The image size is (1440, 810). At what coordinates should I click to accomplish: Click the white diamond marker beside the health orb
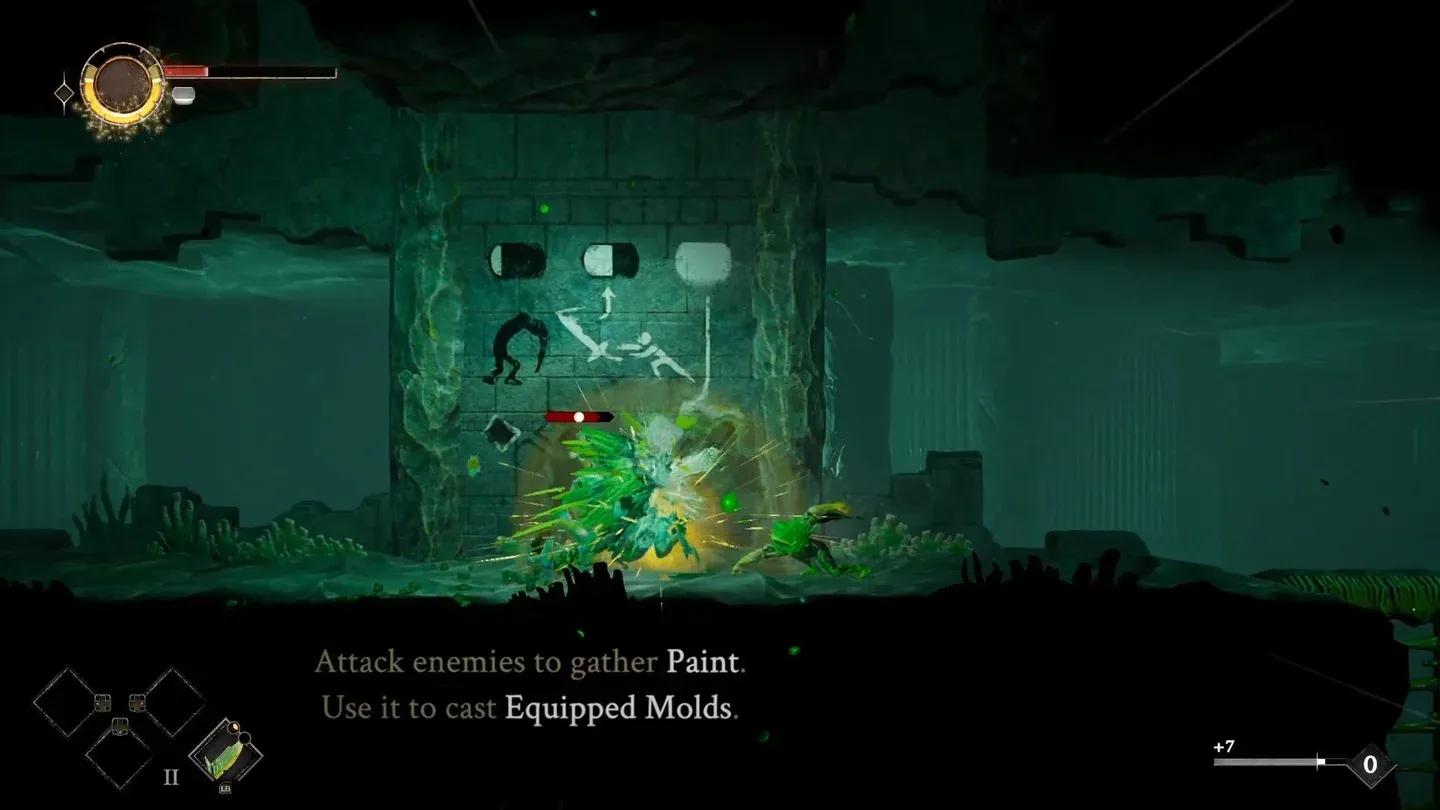64,93
